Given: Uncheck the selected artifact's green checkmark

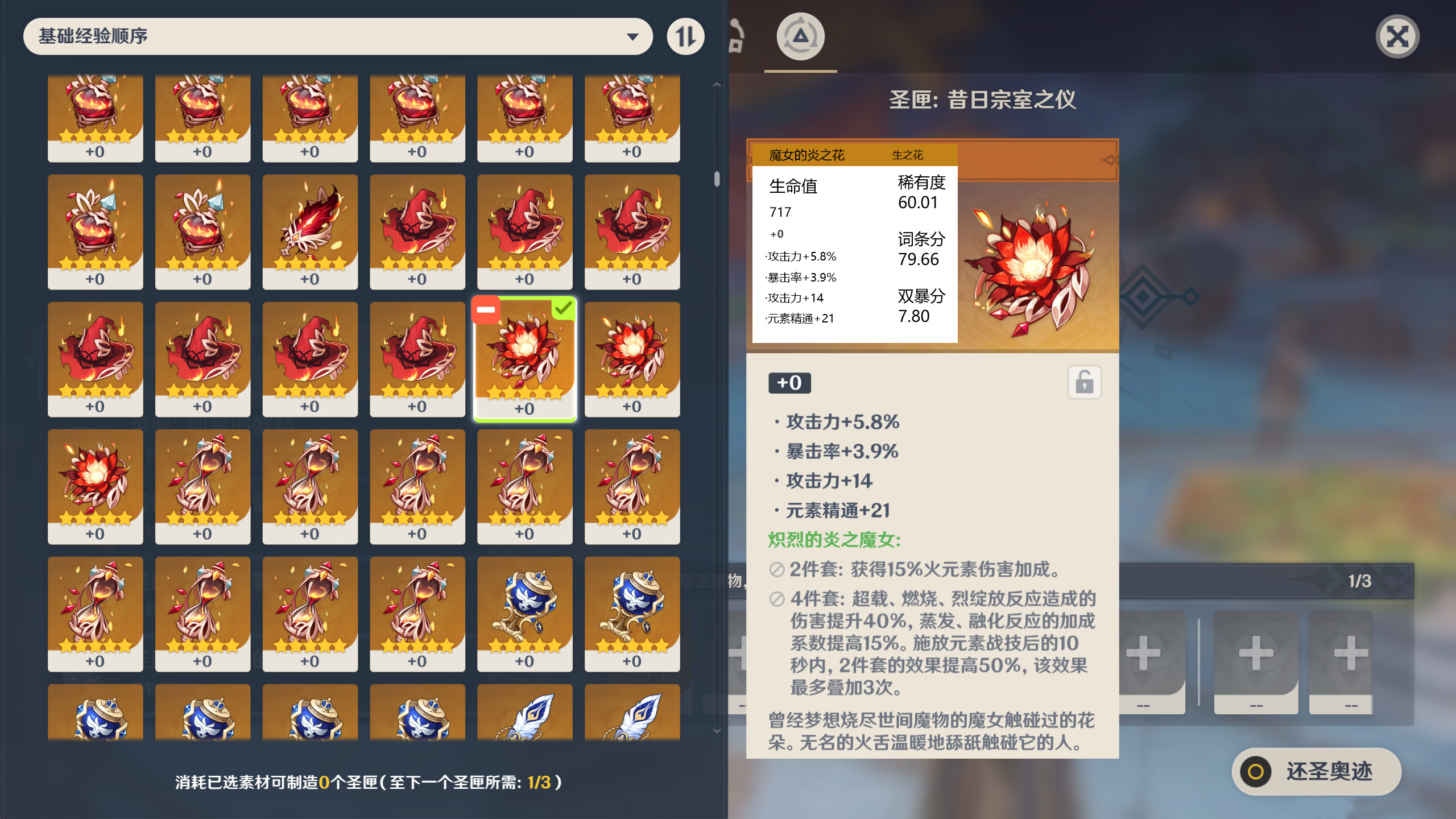Looking at the screenshot, I should 564,309.
